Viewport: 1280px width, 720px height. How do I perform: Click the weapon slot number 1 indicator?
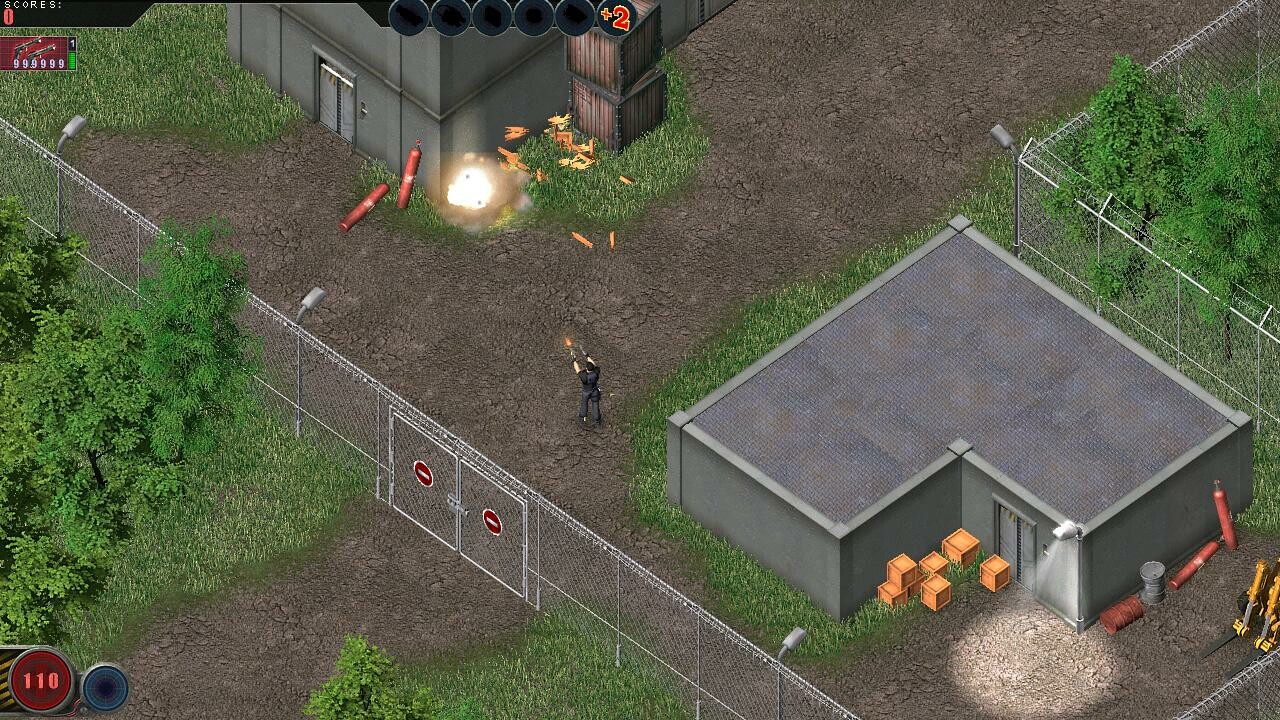coord(72,44)
